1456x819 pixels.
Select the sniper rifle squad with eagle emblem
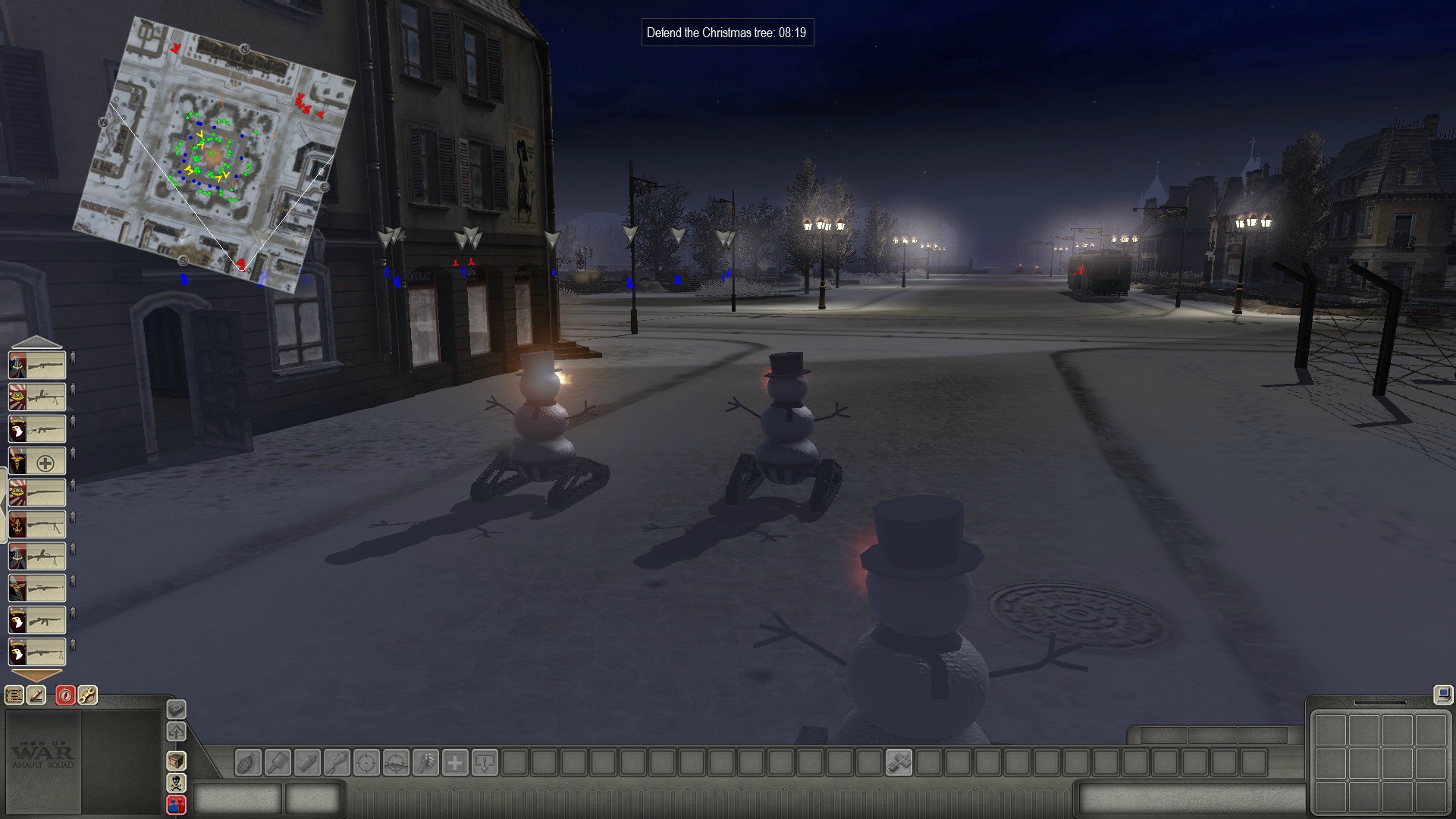click(x=37, y=588)
